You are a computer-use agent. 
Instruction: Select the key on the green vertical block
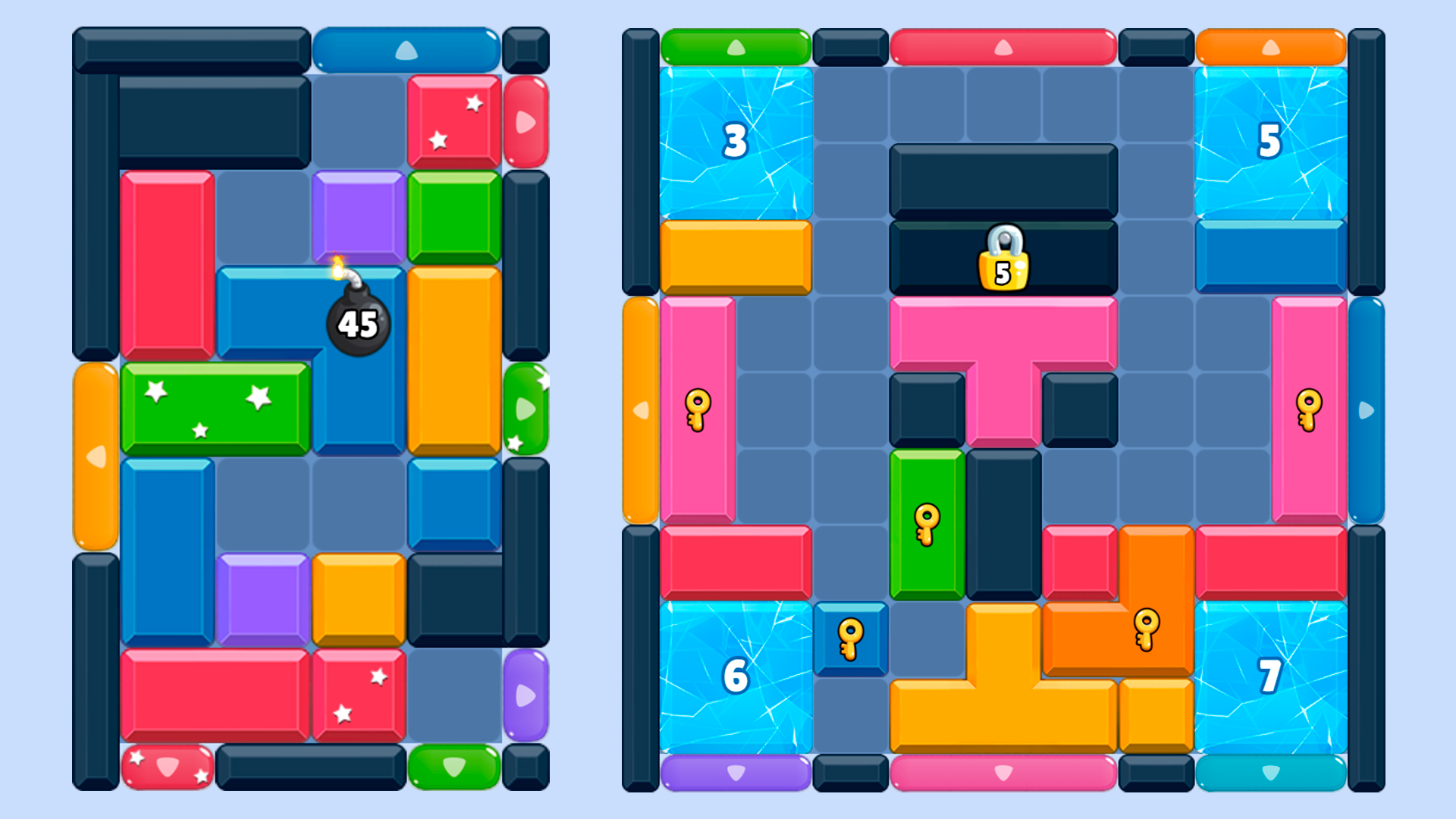tap(927, 522)
